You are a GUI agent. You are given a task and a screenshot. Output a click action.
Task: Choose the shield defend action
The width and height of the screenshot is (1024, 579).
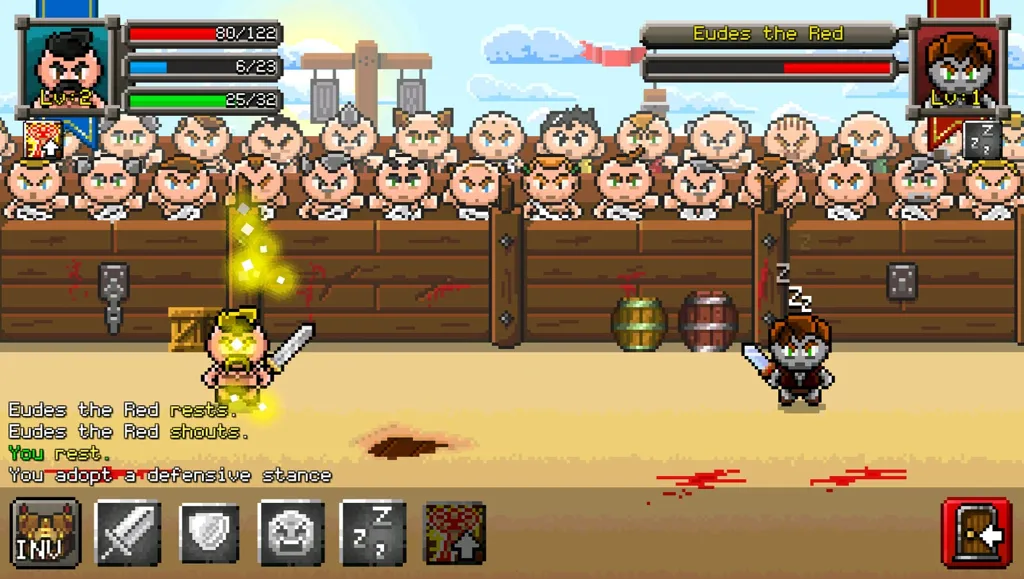(210, 533)
